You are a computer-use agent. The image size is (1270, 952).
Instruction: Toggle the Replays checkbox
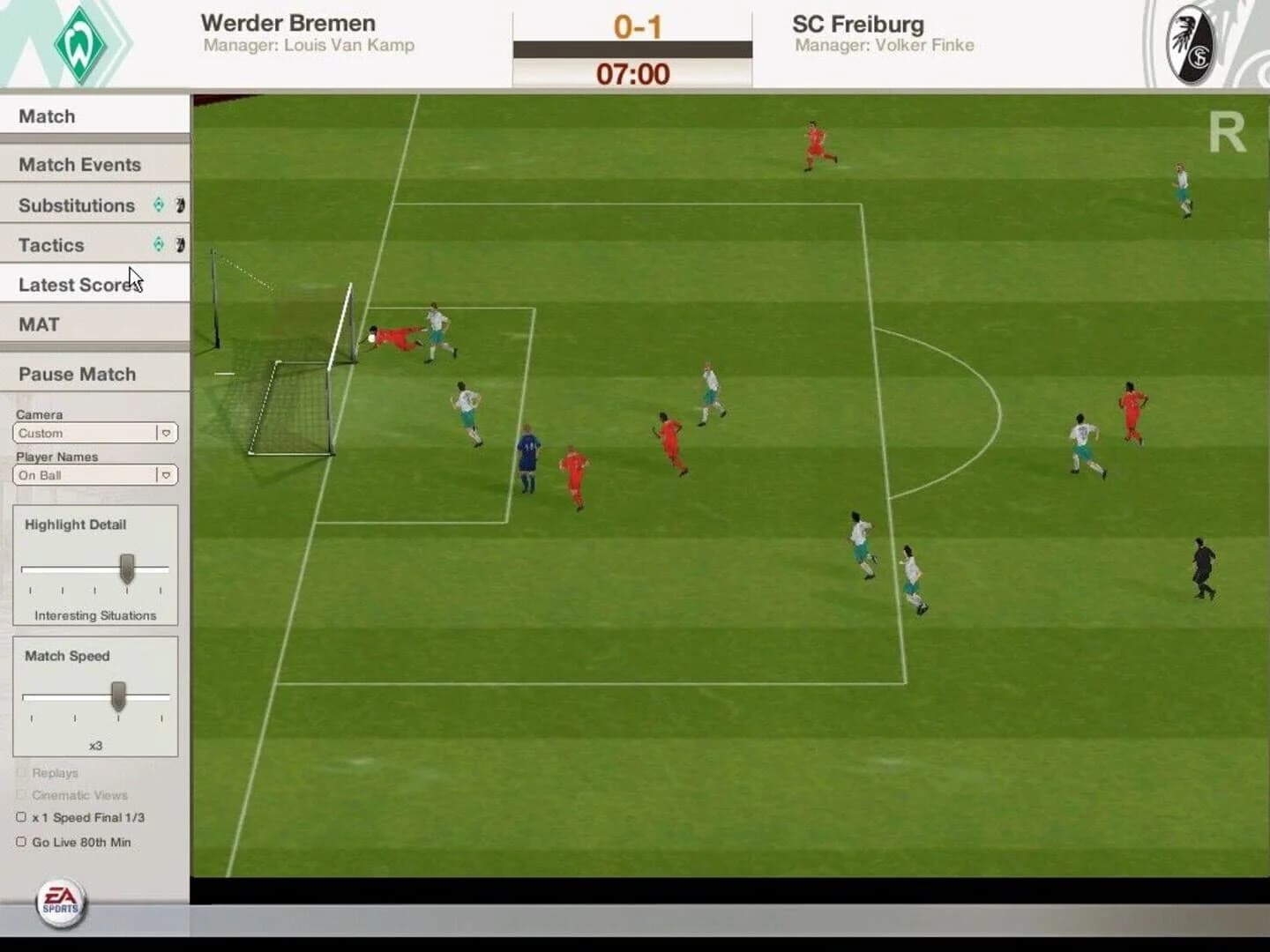(22, 772)
